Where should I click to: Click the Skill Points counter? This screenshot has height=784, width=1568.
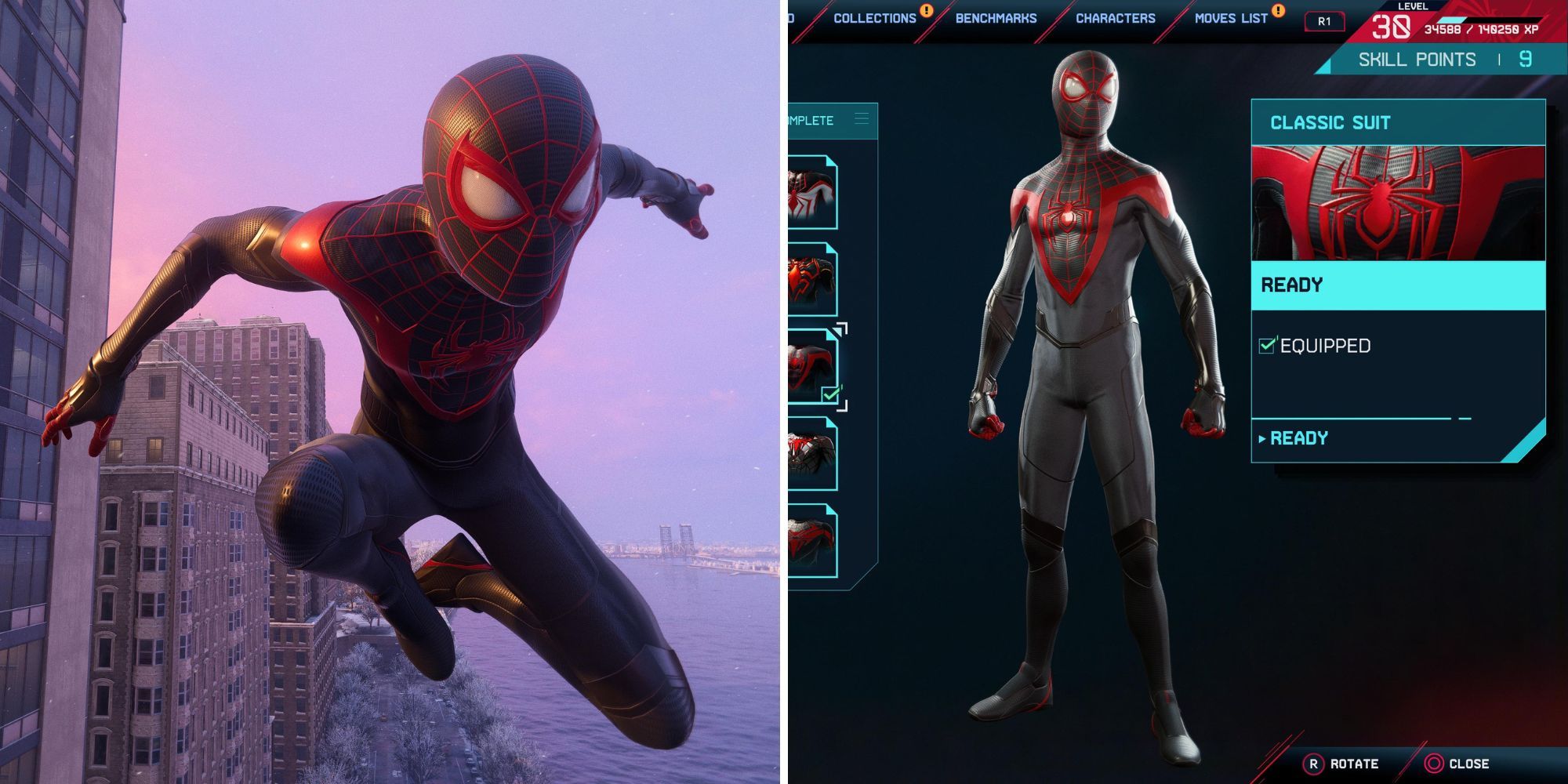click(1435, 58)
